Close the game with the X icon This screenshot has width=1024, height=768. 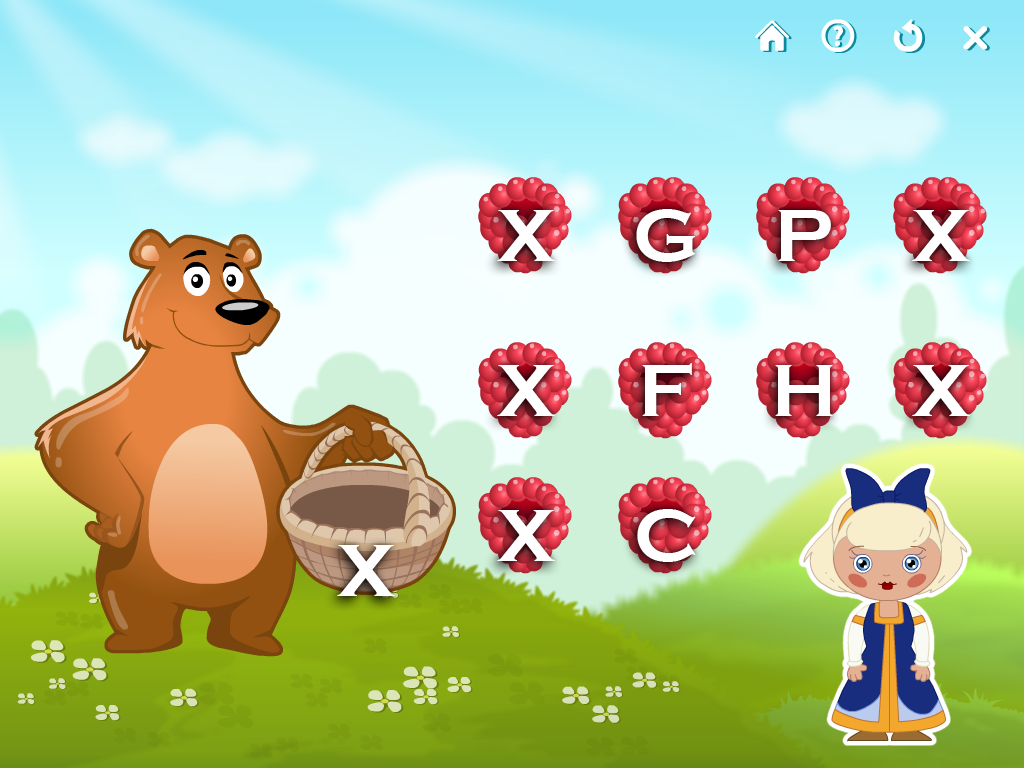click(x=975, y=38)
